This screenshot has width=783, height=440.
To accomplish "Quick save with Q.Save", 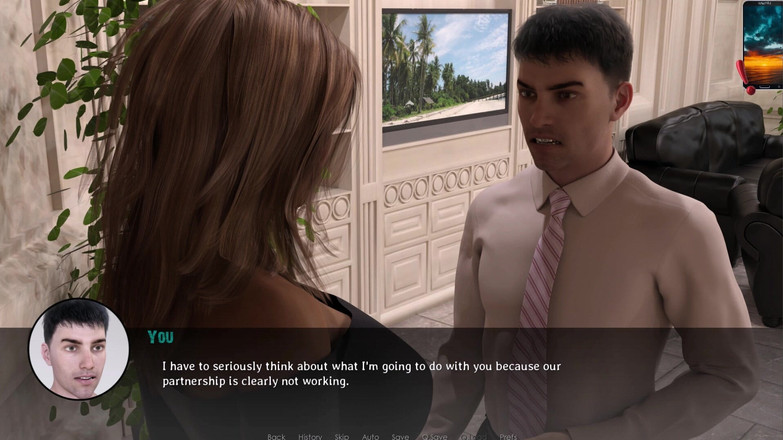I will [x=435, y=436].
